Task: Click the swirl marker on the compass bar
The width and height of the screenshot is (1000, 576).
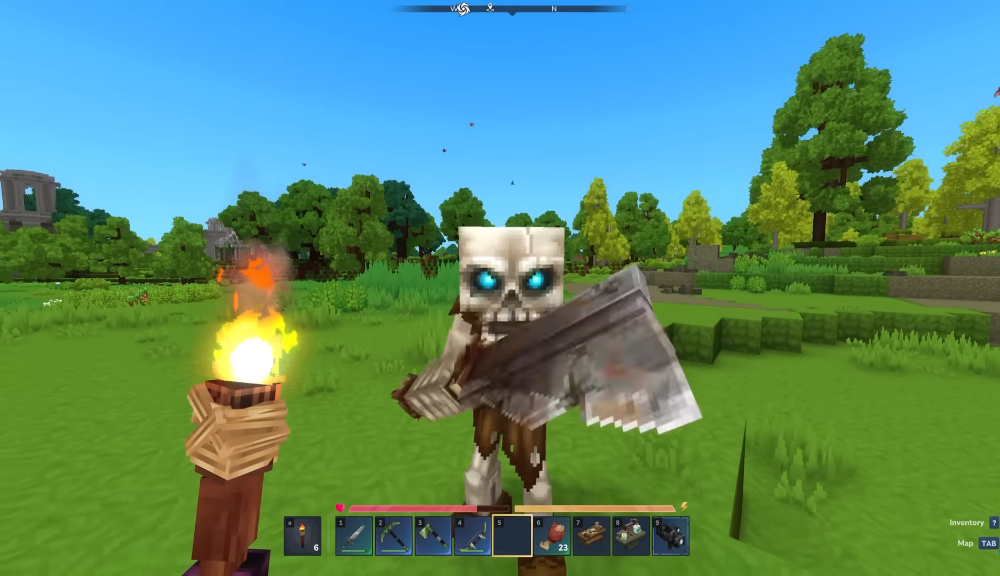Action: [463, 9]
